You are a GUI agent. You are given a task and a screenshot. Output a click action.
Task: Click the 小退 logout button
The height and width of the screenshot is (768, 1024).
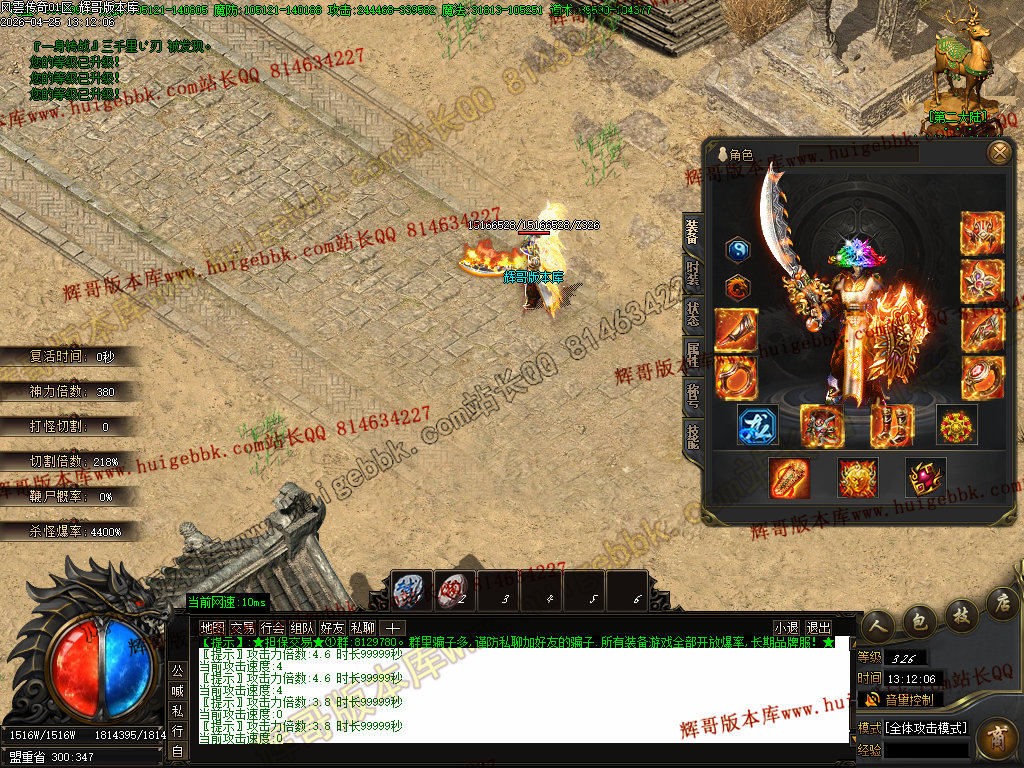[x=786, y=628]
